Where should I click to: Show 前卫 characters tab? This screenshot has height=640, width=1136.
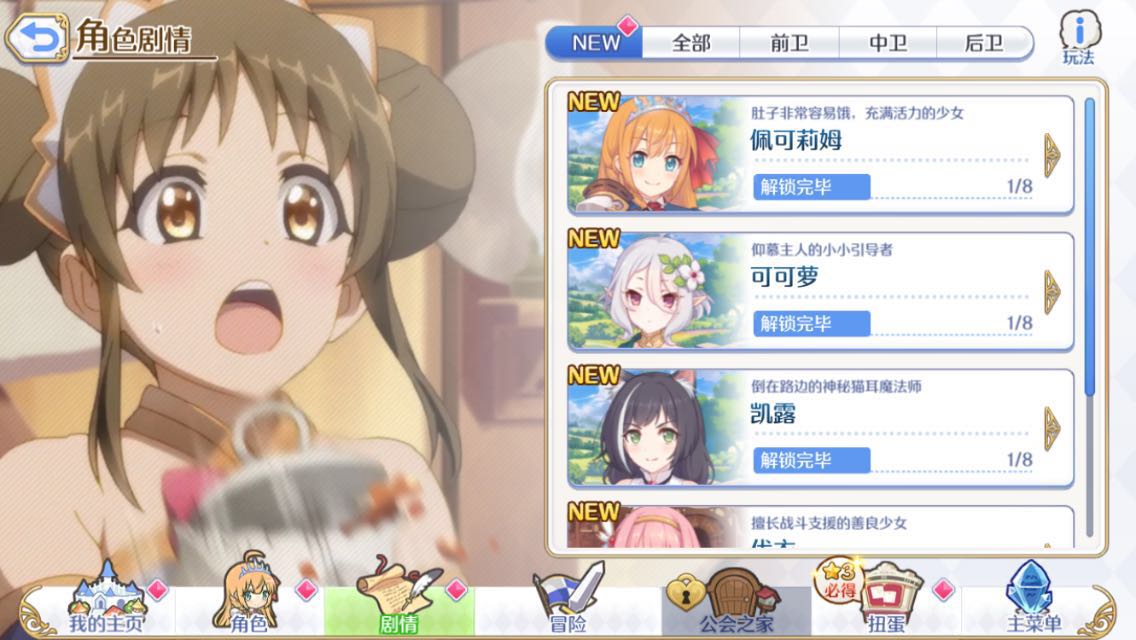tap(789, 43)
